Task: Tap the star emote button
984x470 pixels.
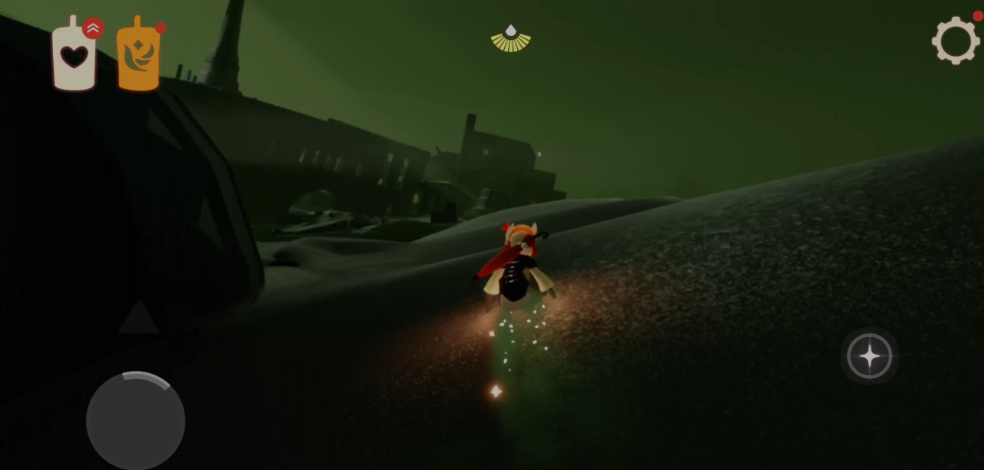Action: [869, 355]
